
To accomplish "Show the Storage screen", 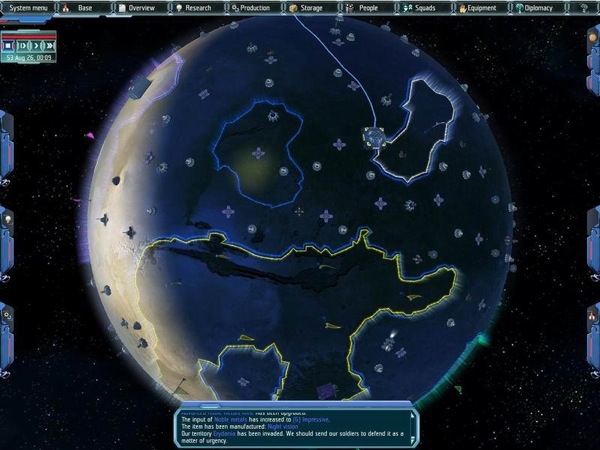I will [308, 7].
